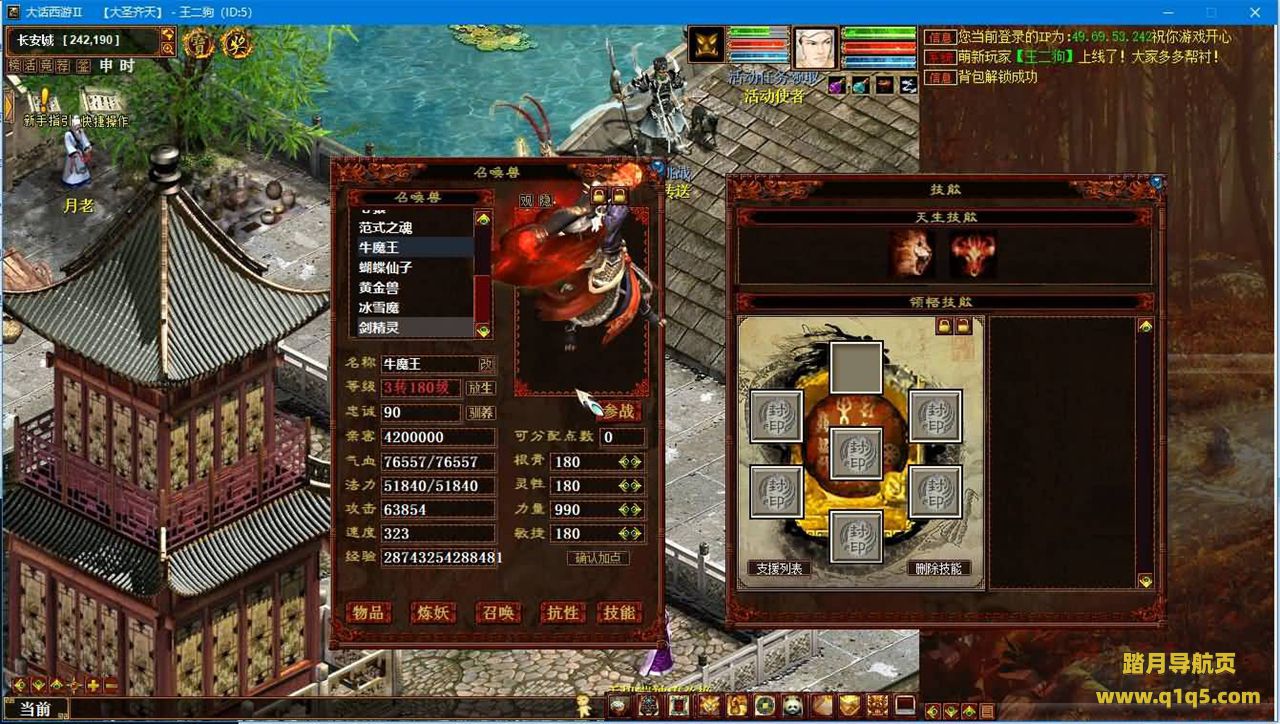Select the bull demon innate skill icon

click(x=973, y=254)
